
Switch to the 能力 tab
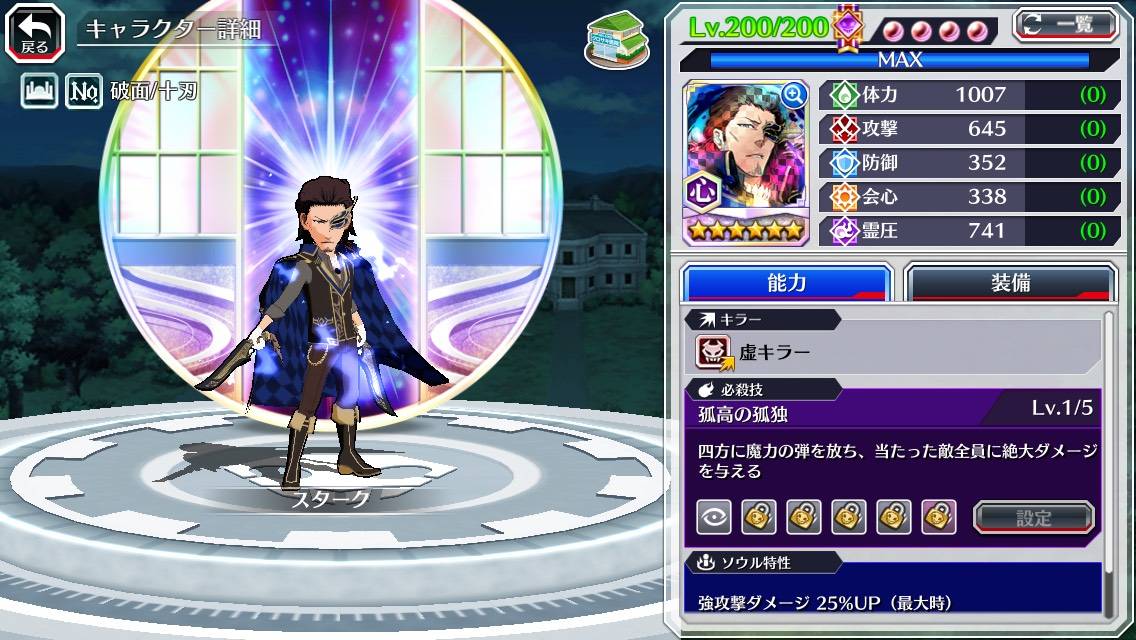point(786,283)
